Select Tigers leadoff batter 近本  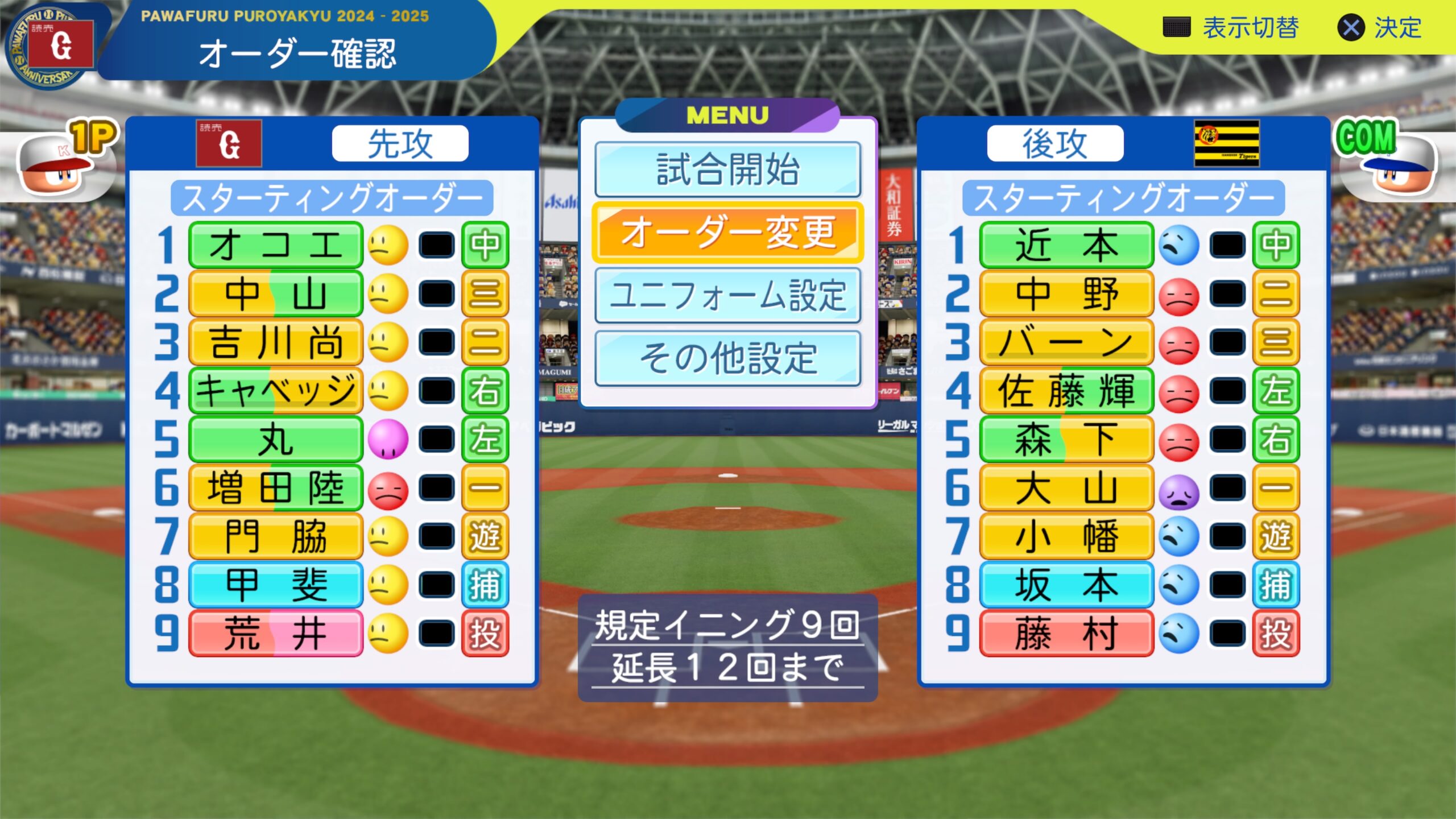pos(1066,245)
